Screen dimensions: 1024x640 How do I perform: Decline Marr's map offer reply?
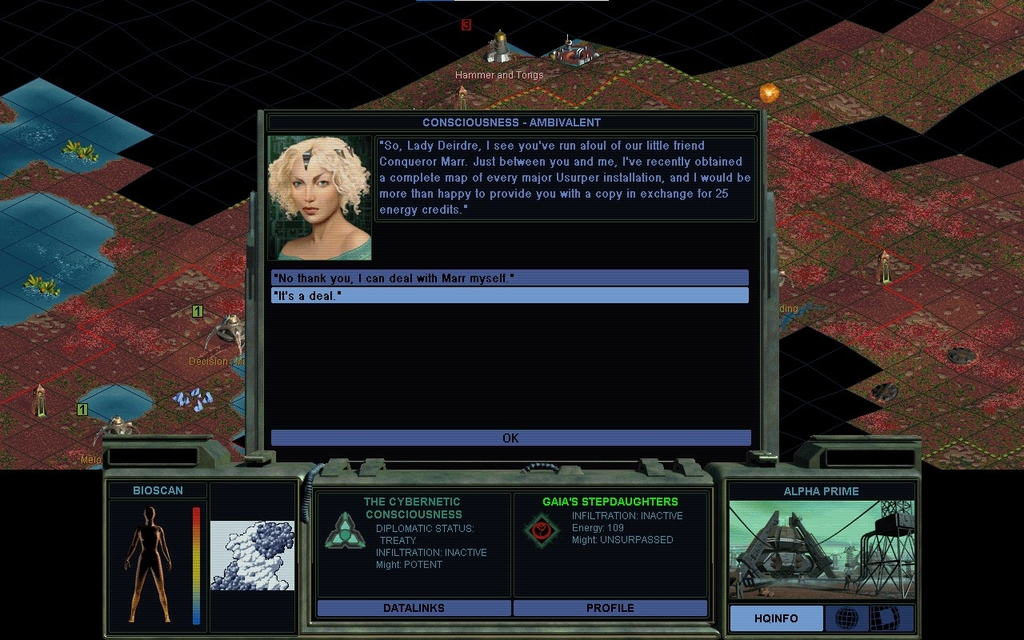(510, 277)
